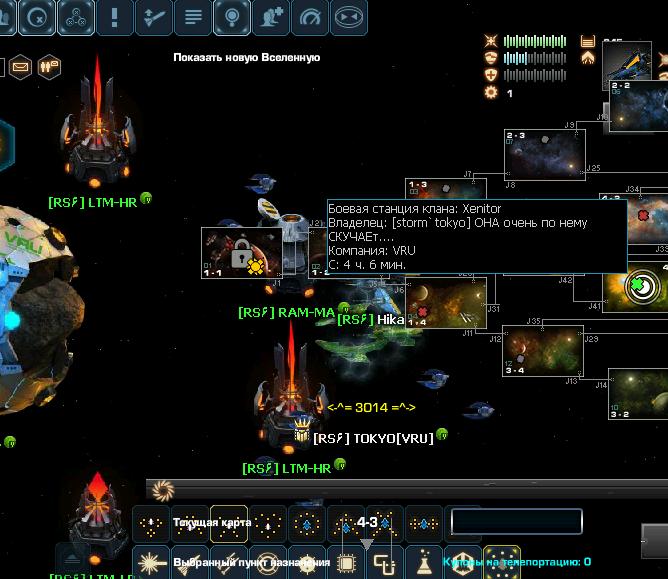This screenshot has height=579, width=668.
Task: Open the three-node group icon
Action: tap(77, 17)
